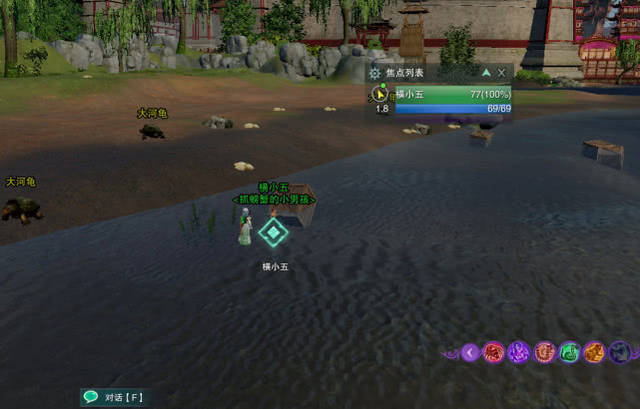This screenshot has height=409, width=640.
Task: Select 横小五 entry in the focus list
Action: click(451, 94)
